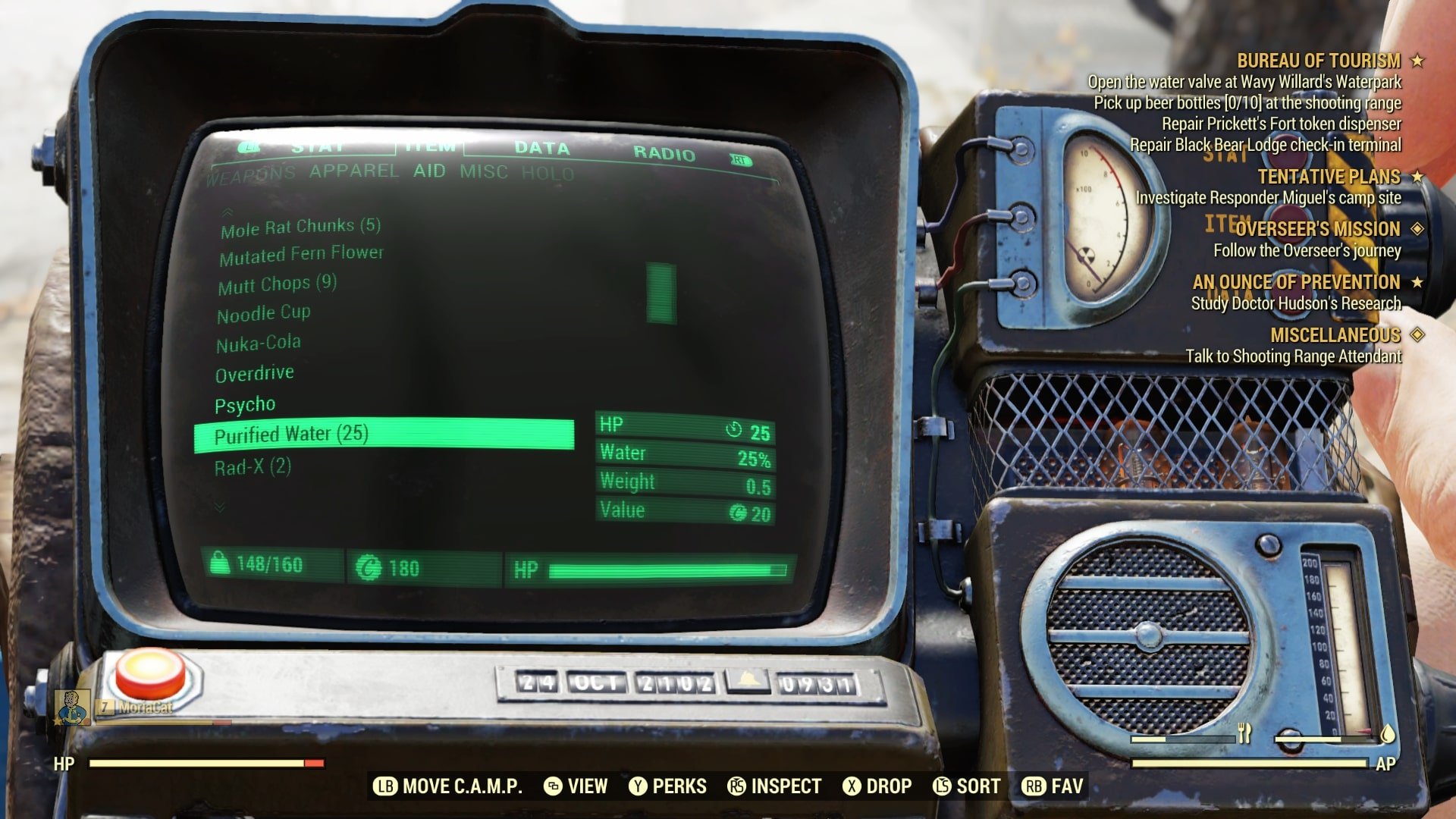Image resolution: width=1456 pixels, height=819 pixels.
Task: Select the Overseer's Mission quest entry
Action: point(1317,229)
